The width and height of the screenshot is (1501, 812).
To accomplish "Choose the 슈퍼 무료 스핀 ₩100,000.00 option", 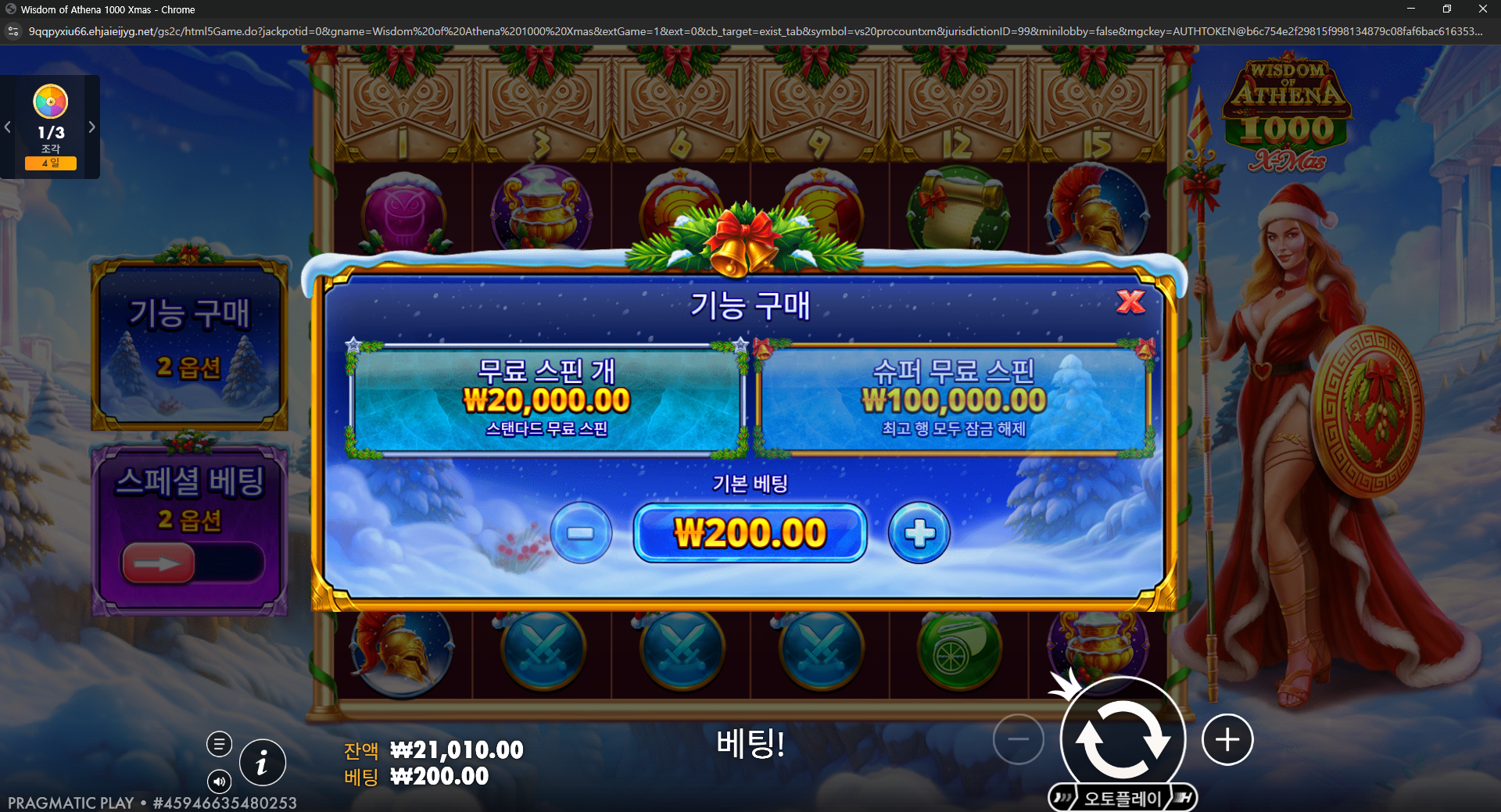I will 953,399.
